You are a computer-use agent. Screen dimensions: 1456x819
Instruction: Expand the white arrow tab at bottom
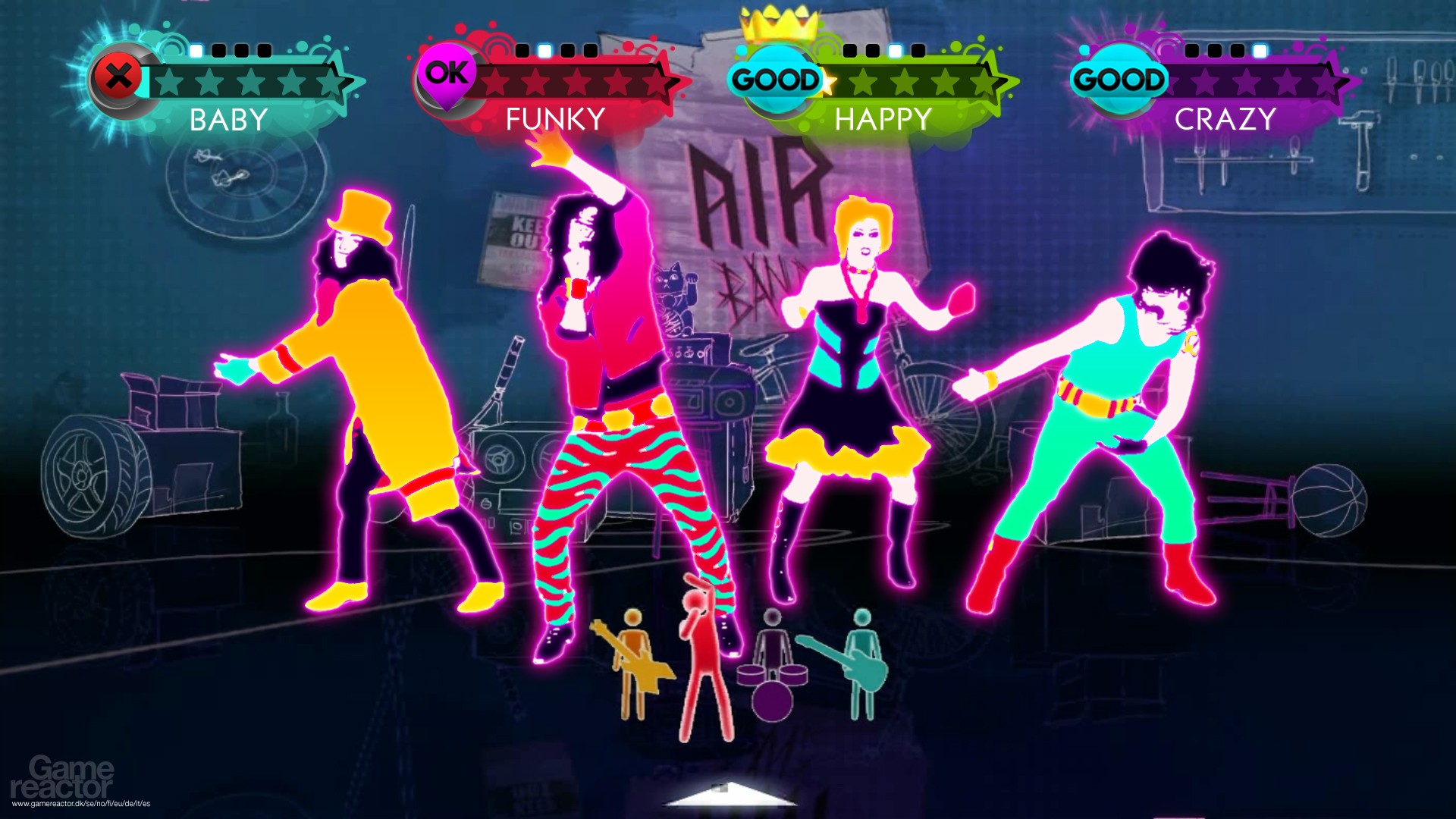point(730,795)
